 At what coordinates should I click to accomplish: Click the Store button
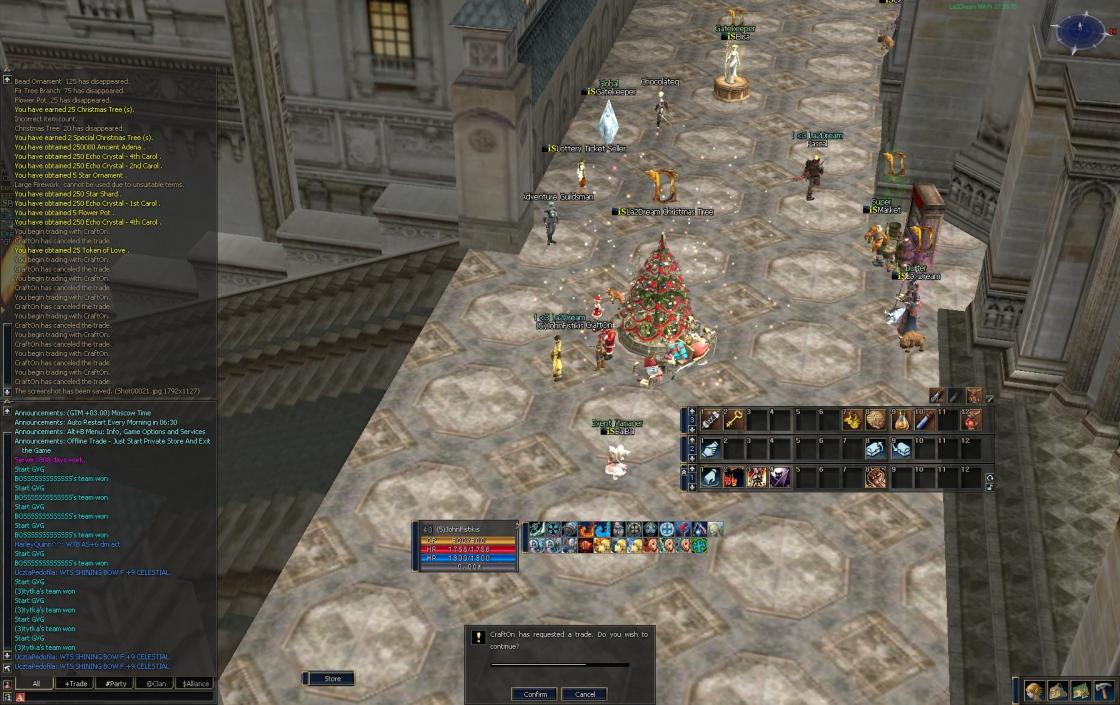pos(332,679)
